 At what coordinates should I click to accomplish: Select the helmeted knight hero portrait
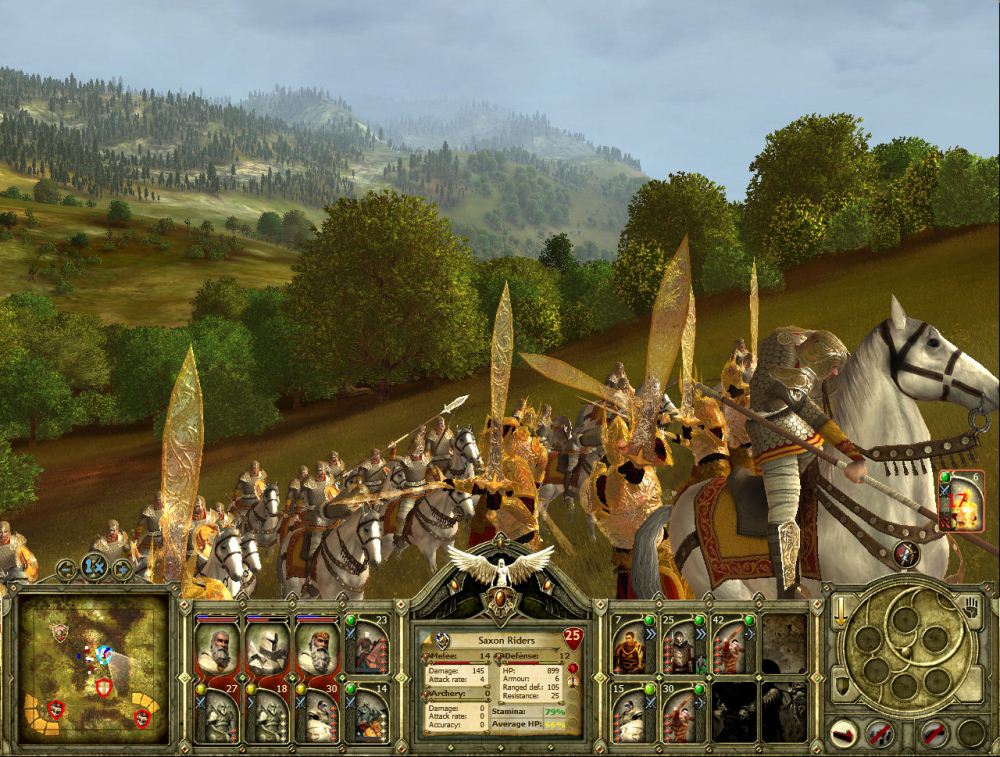click(267, 646)
